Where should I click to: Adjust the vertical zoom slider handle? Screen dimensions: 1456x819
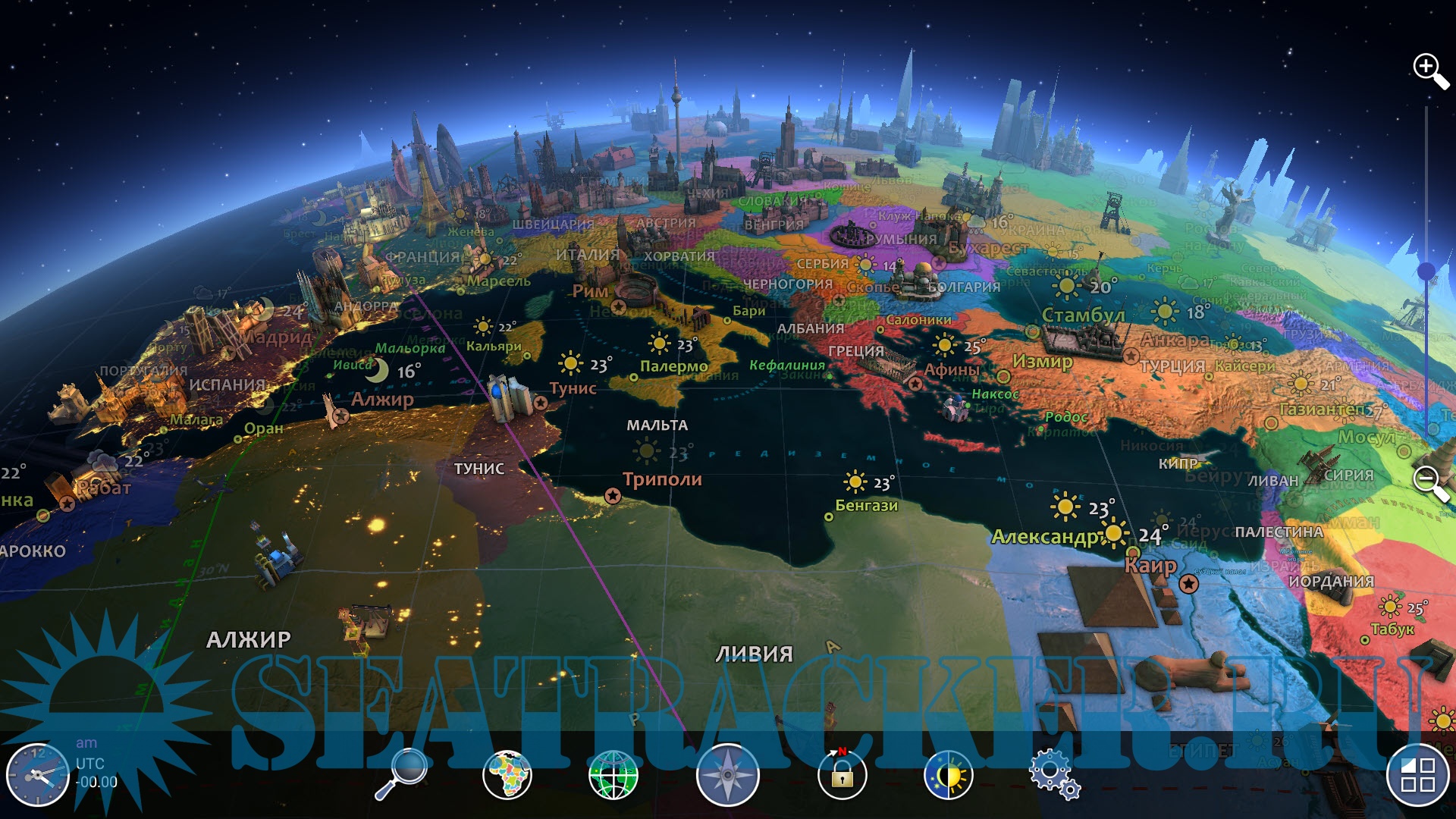(x=1426, y=271)
